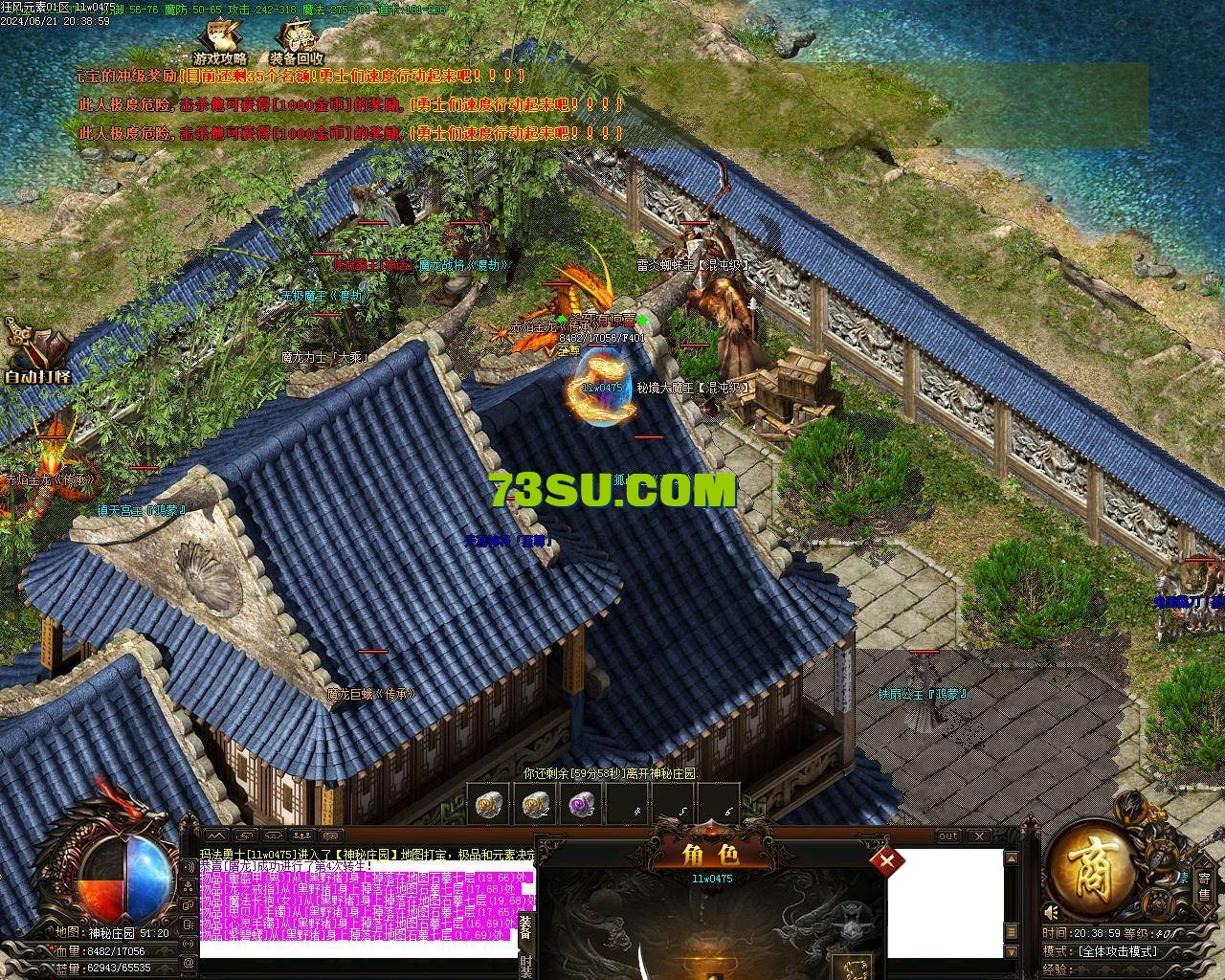Close the 角色 character panel

coord(887,860)
